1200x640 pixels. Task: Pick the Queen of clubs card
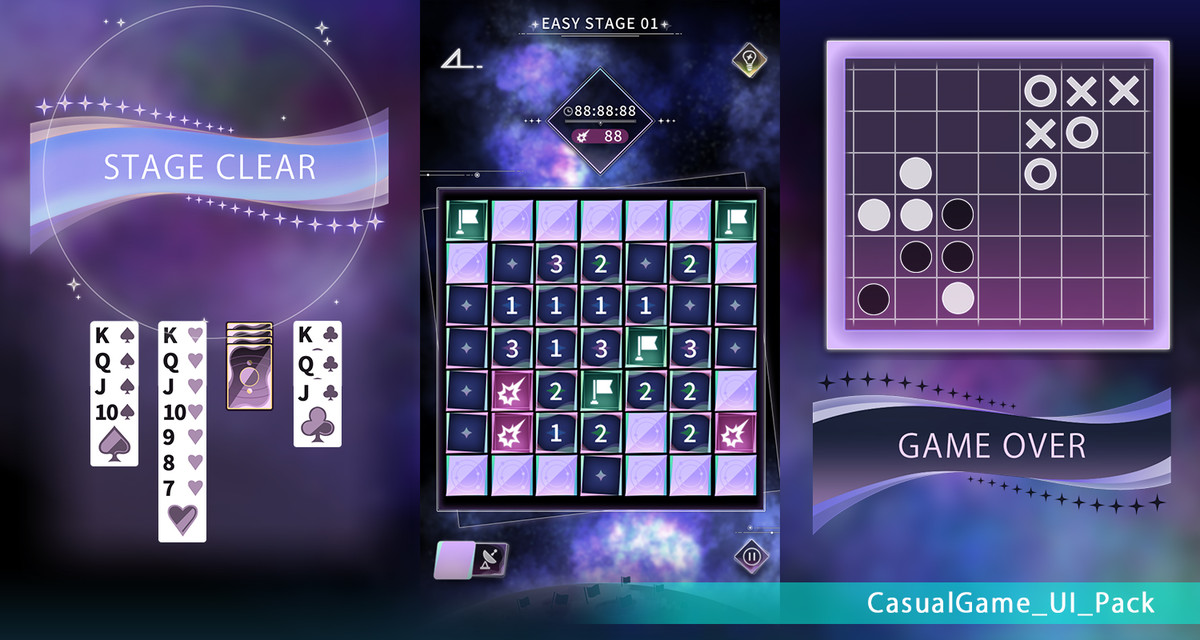(317, 362)
